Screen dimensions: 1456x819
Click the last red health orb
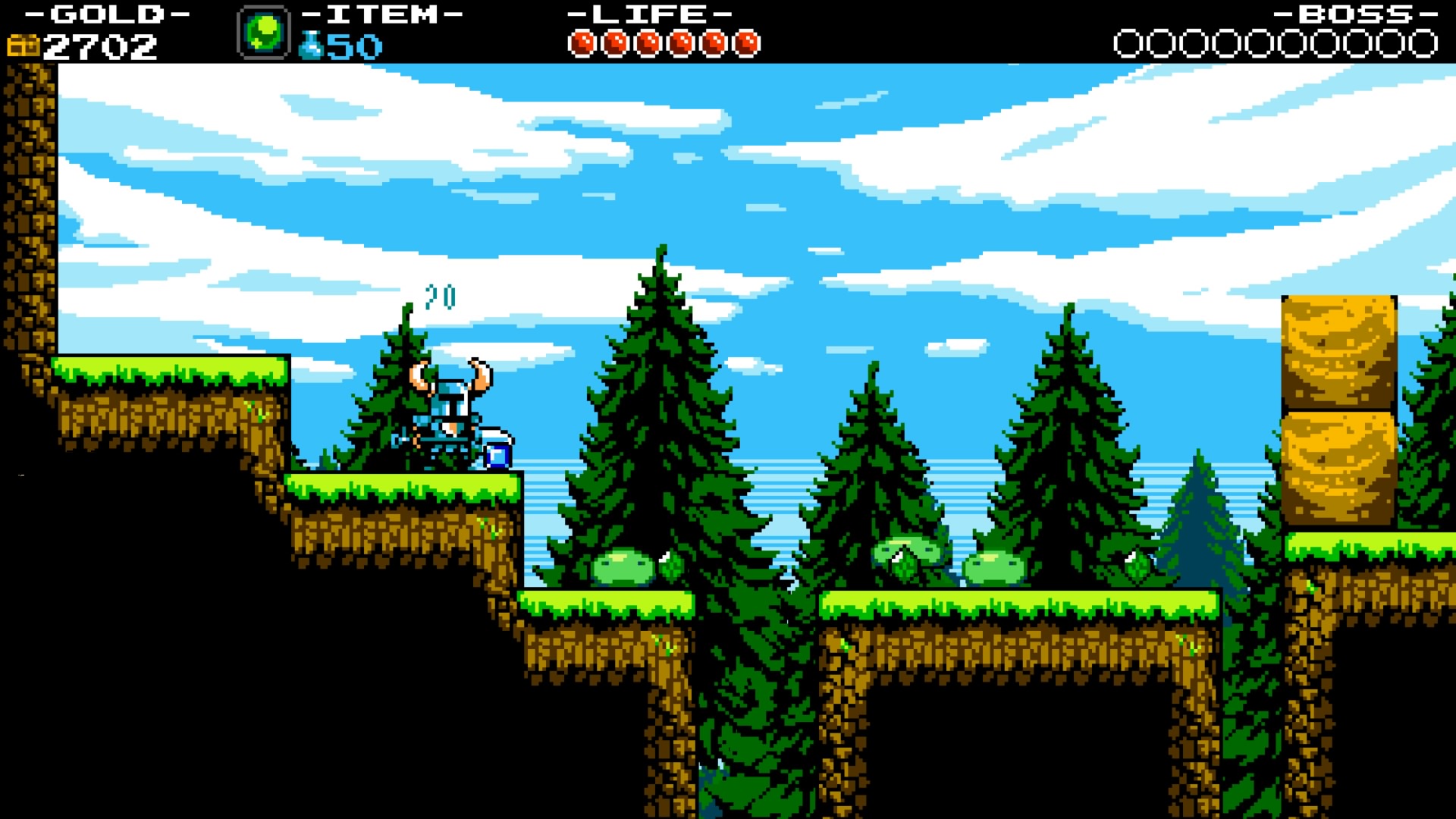(747, 42)
